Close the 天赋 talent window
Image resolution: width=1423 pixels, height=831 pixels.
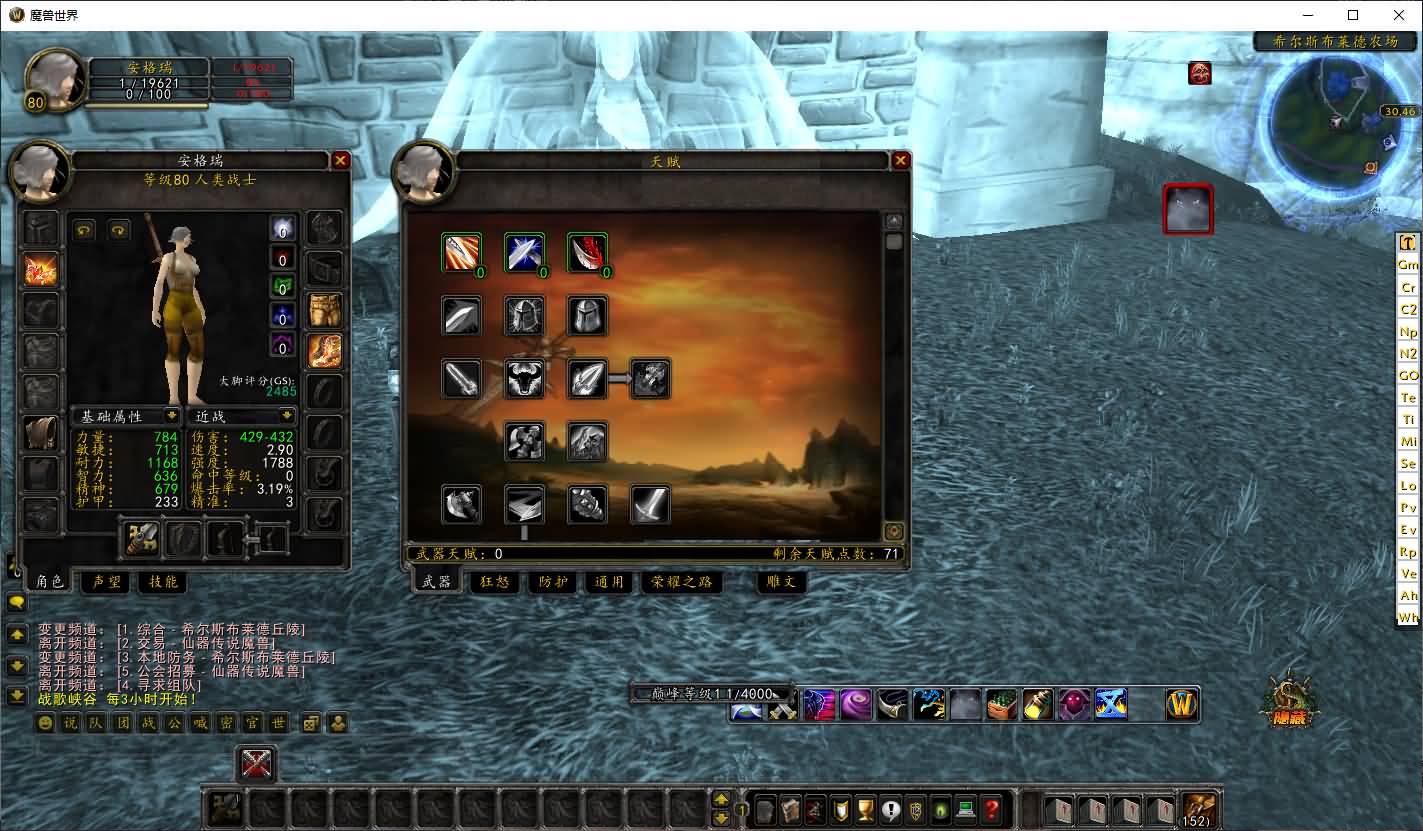pos(901,161)
